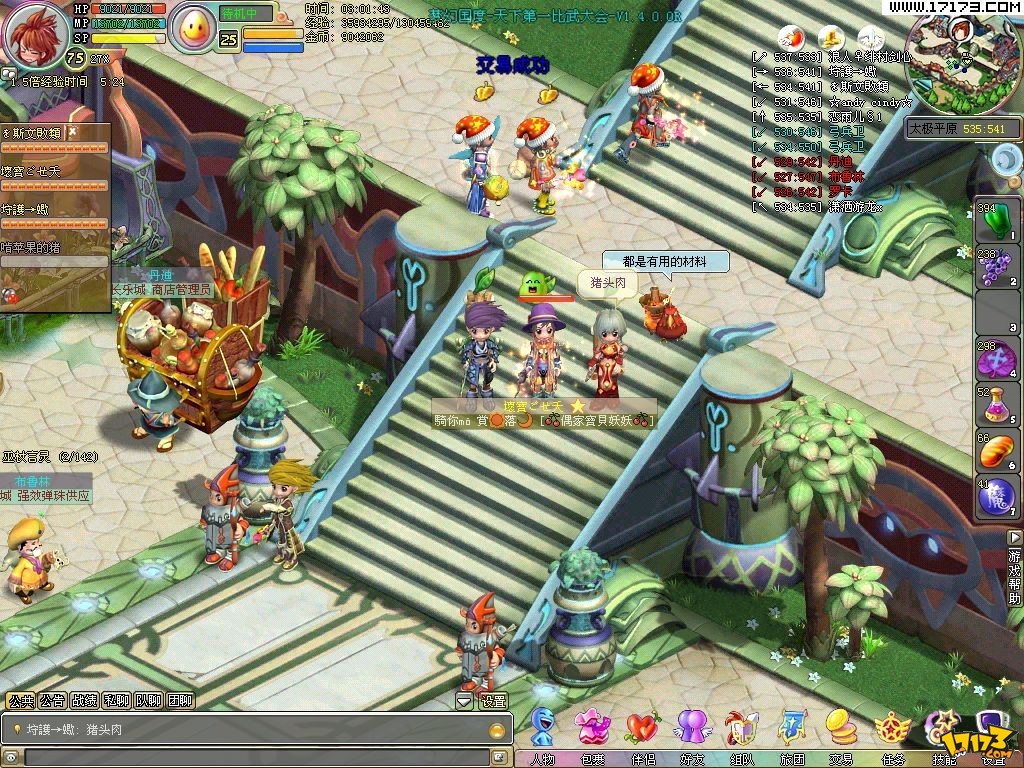Open the 好友 friends list

(x=692, y=730)
